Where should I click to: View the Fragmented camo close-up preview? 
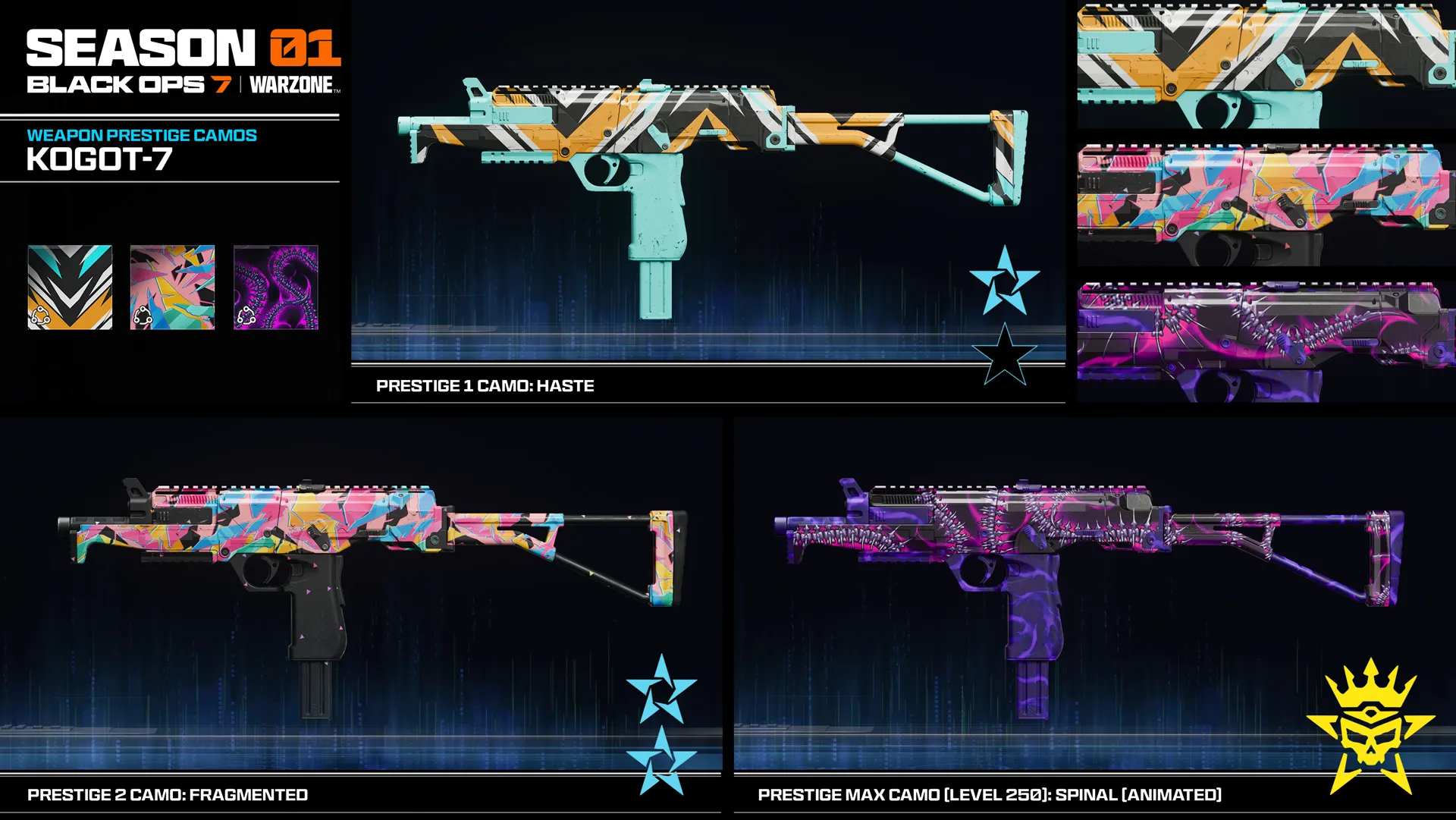click(1265, 203)
